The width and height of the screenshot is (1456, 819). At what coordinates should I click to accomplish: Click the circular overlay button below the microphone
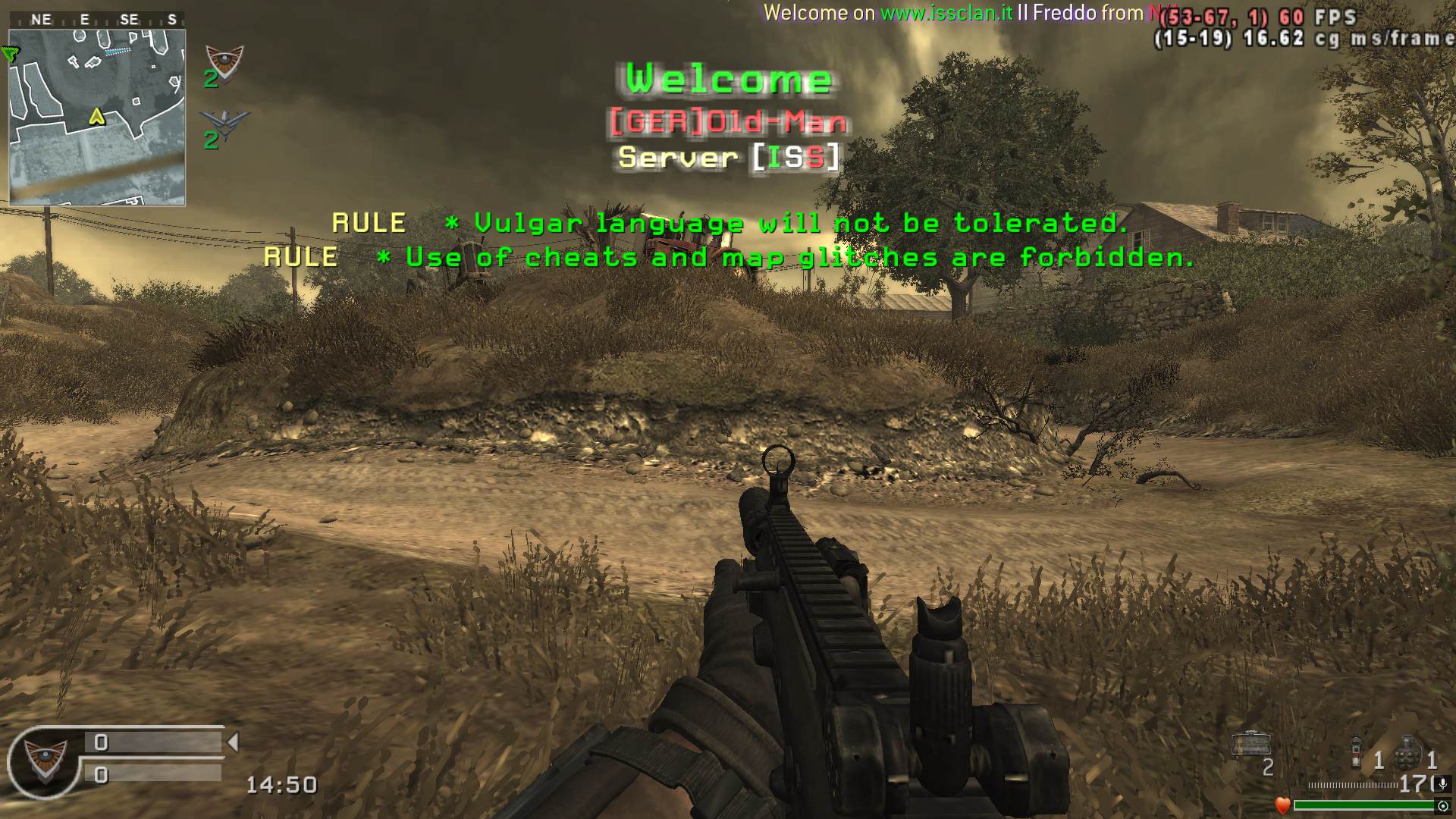[x=1443, y=805]
